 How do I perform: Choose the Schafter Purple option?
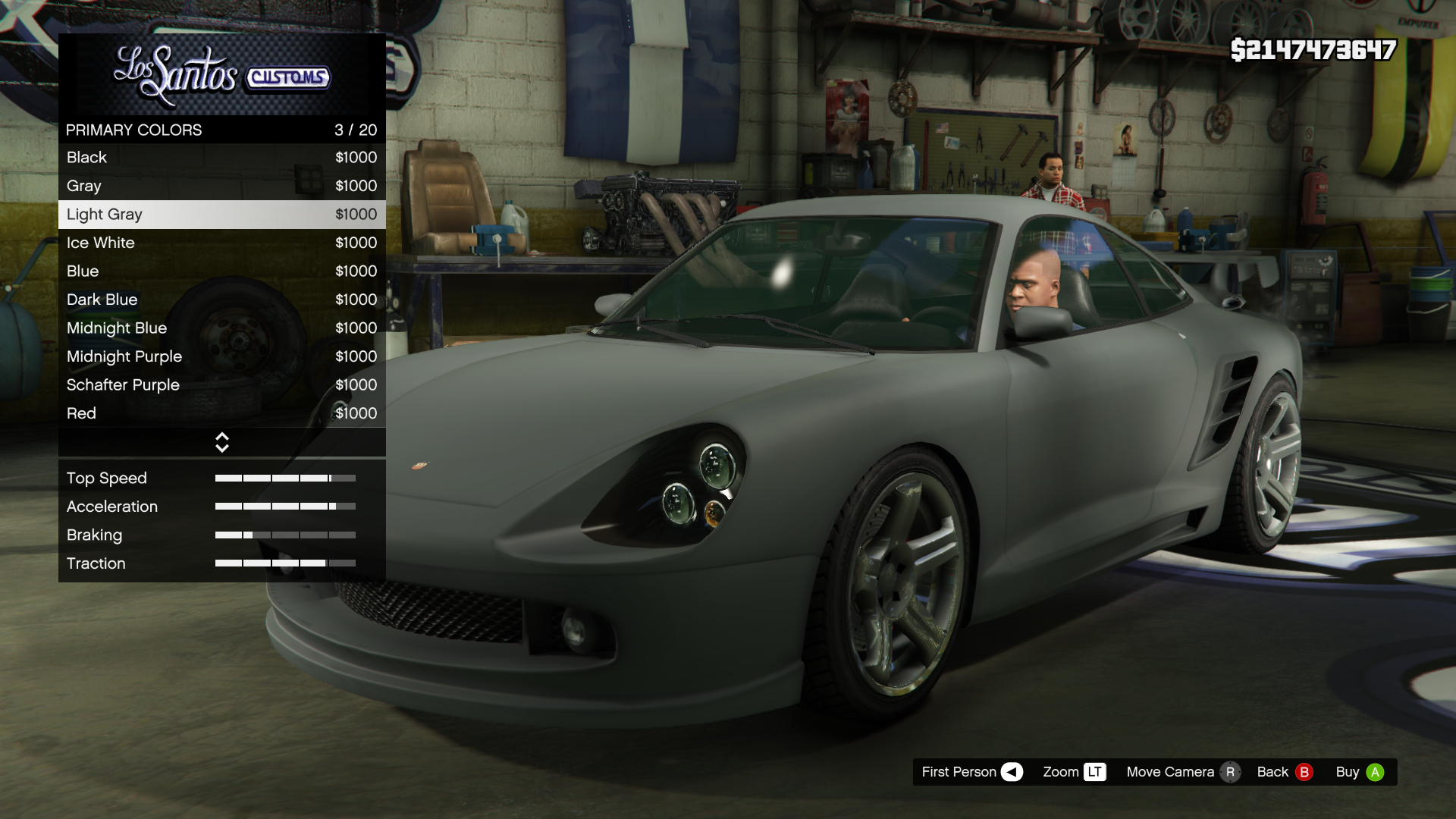coord(221,385)
